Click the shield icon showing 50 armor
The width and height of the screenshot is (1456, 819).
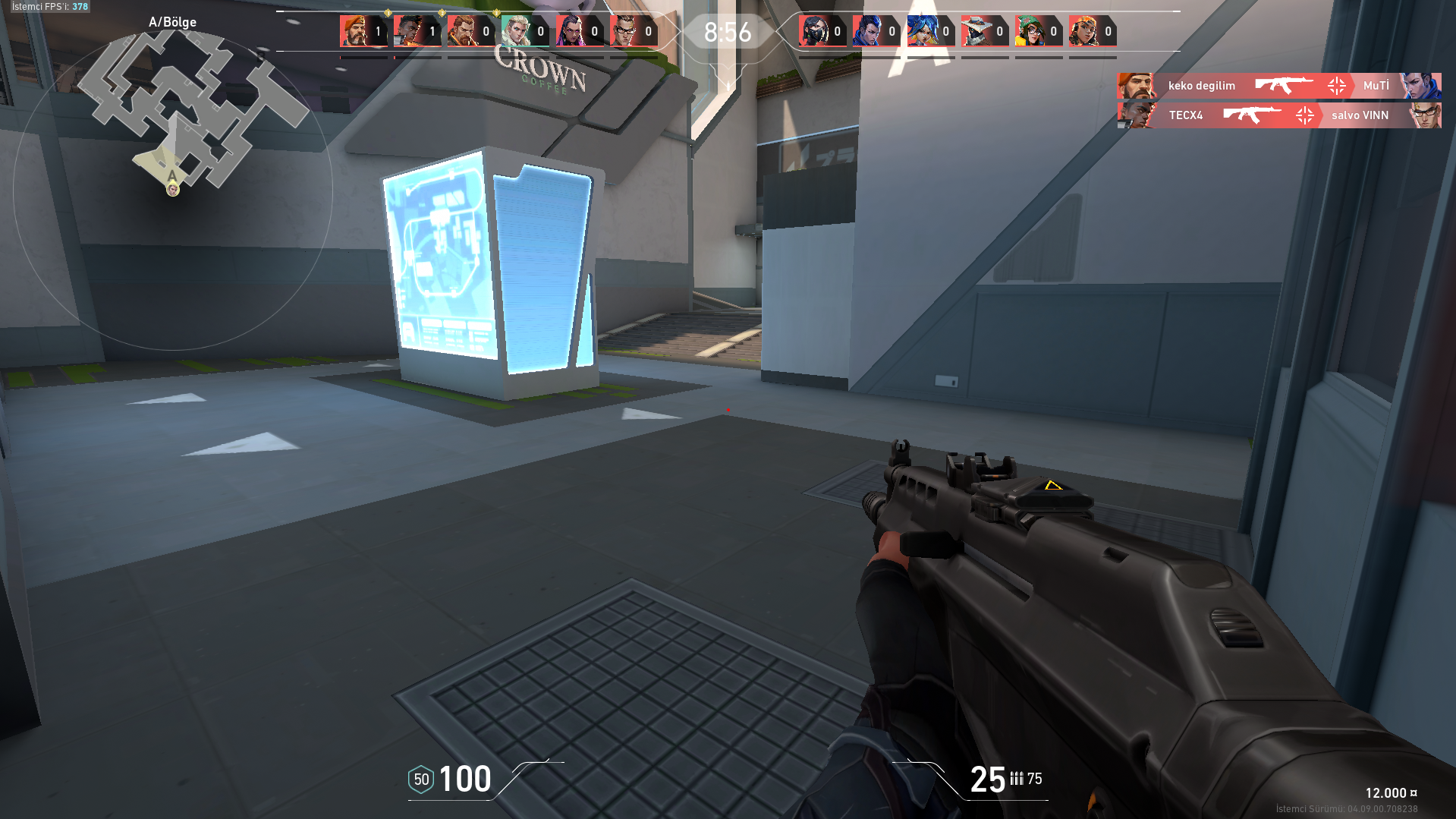point(420,779)
